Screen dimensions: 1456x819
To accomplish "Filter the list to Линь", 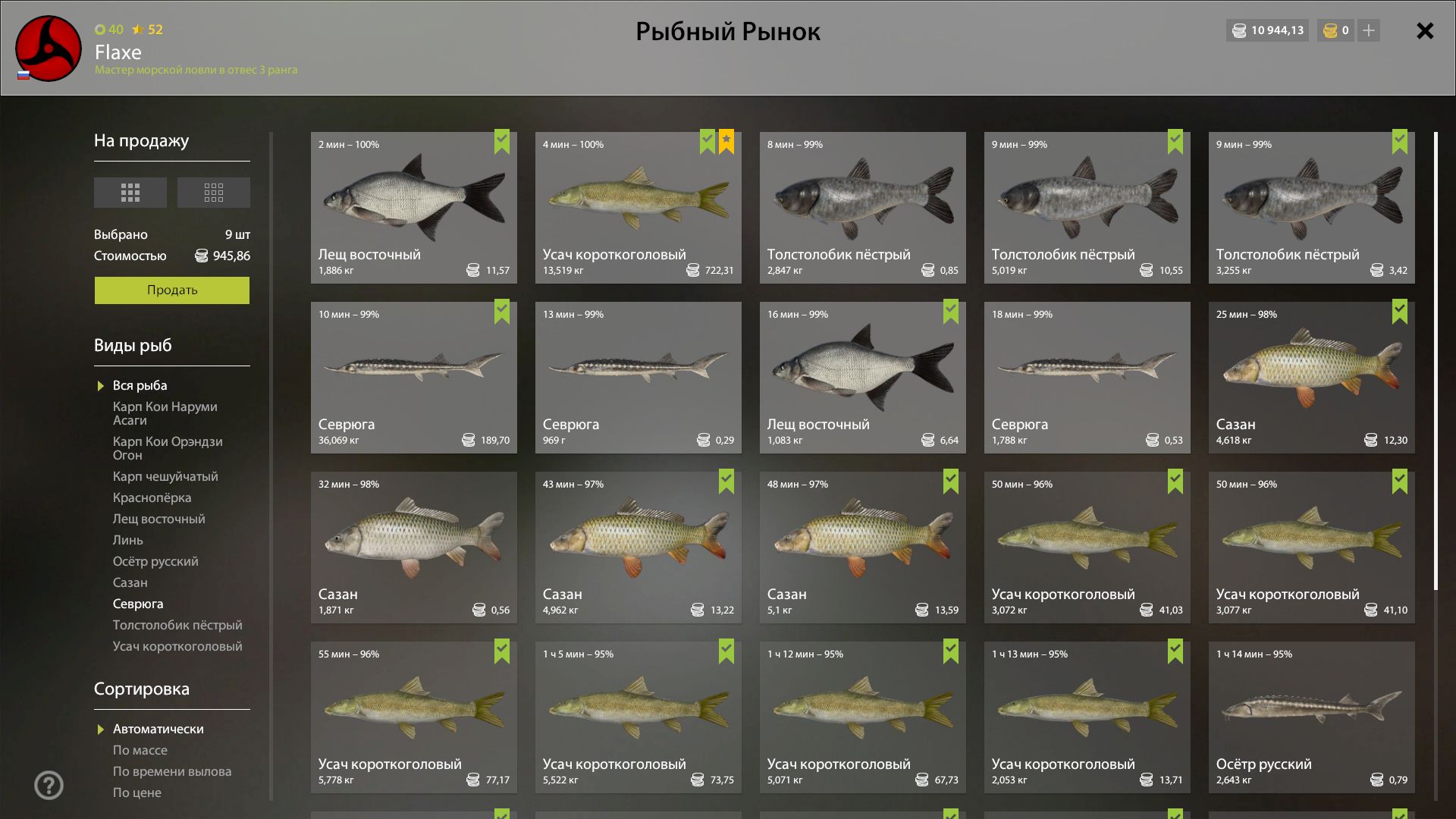I will point(127,540).
